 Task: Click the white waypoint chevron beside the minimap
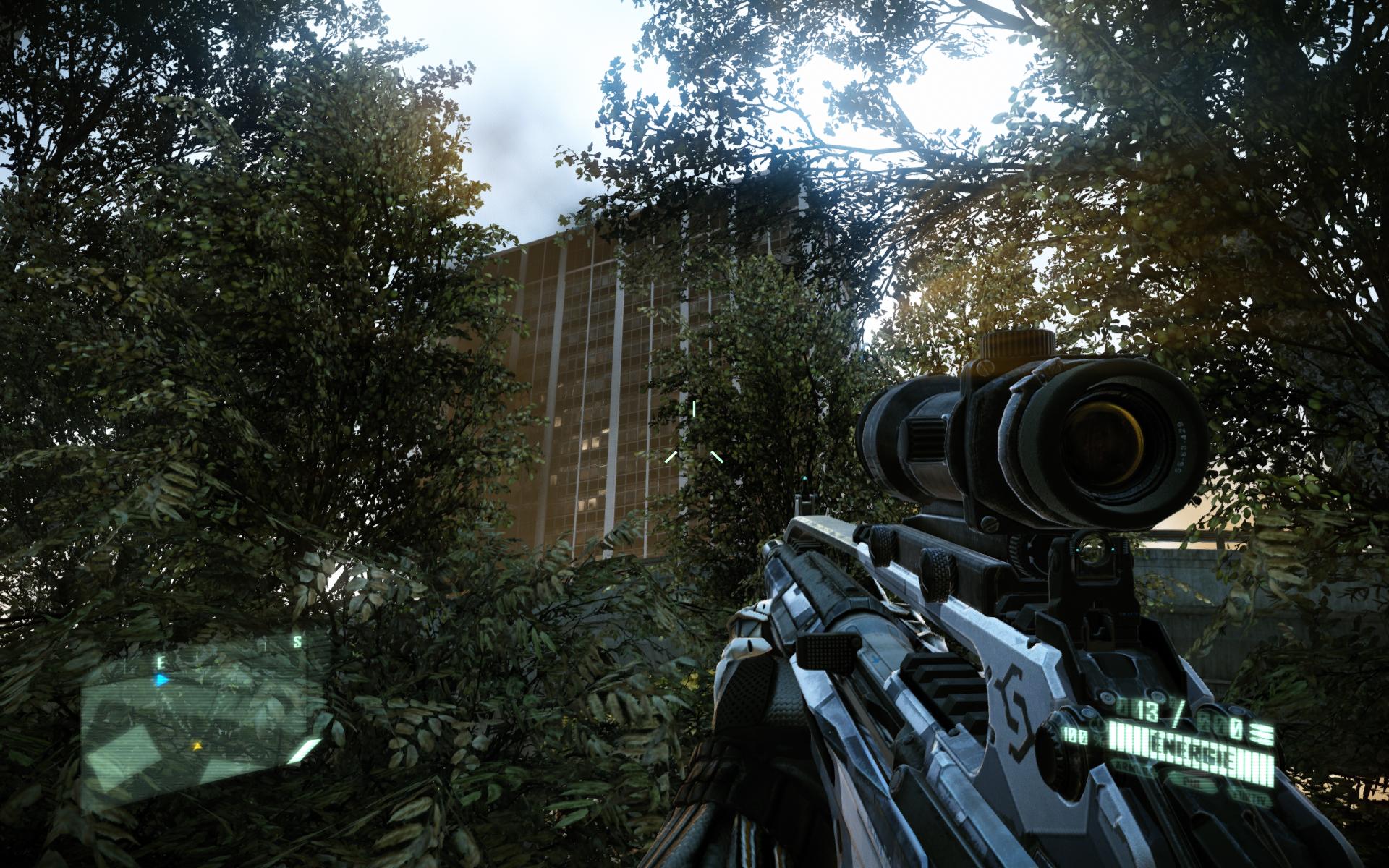click(304, 752)
